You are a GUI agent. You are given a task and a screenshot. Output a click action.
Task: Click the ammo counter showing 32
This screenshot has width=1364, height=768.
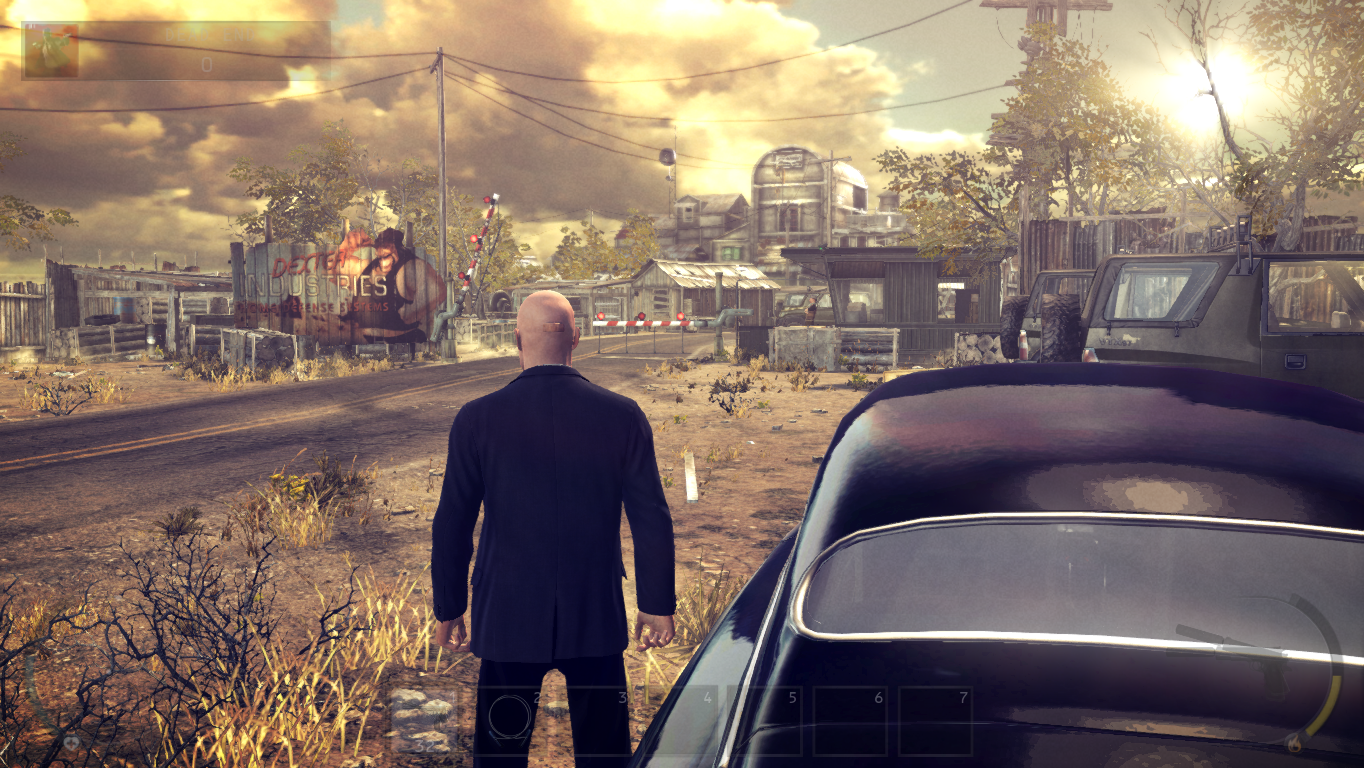point(424,743)
